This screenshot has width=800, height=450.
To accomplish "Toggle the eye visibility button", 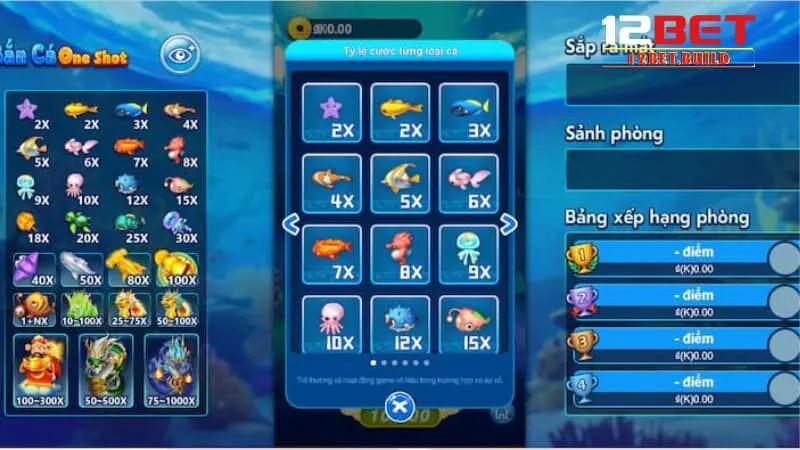I will [181, 54].
